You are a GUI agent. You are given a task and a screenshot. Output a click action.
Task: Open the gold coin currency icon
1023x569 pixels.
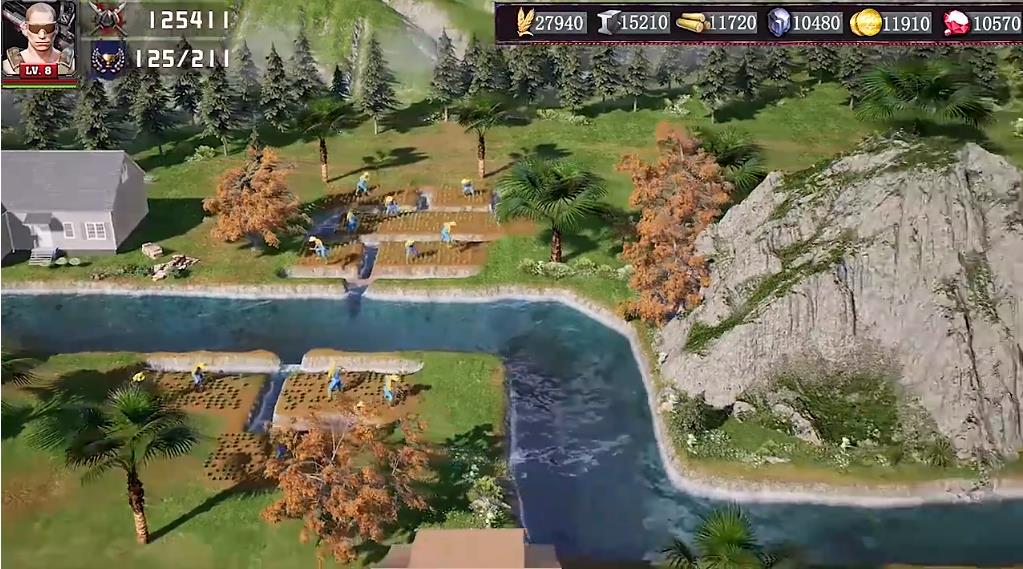pyautogui.click(x=865, y=22)
